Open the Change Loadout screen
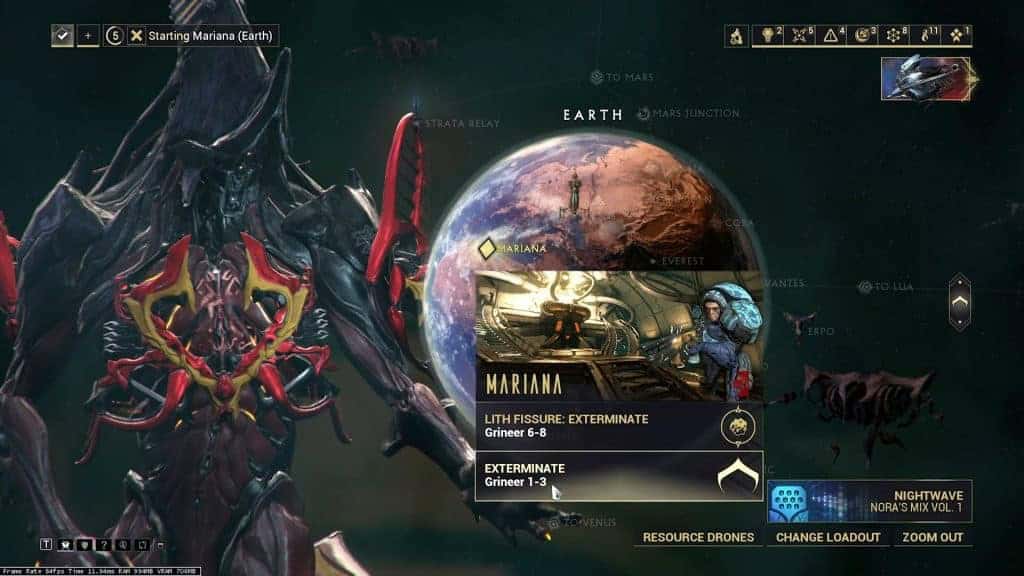Screen dimensions: 1024x576 [829, 537]
